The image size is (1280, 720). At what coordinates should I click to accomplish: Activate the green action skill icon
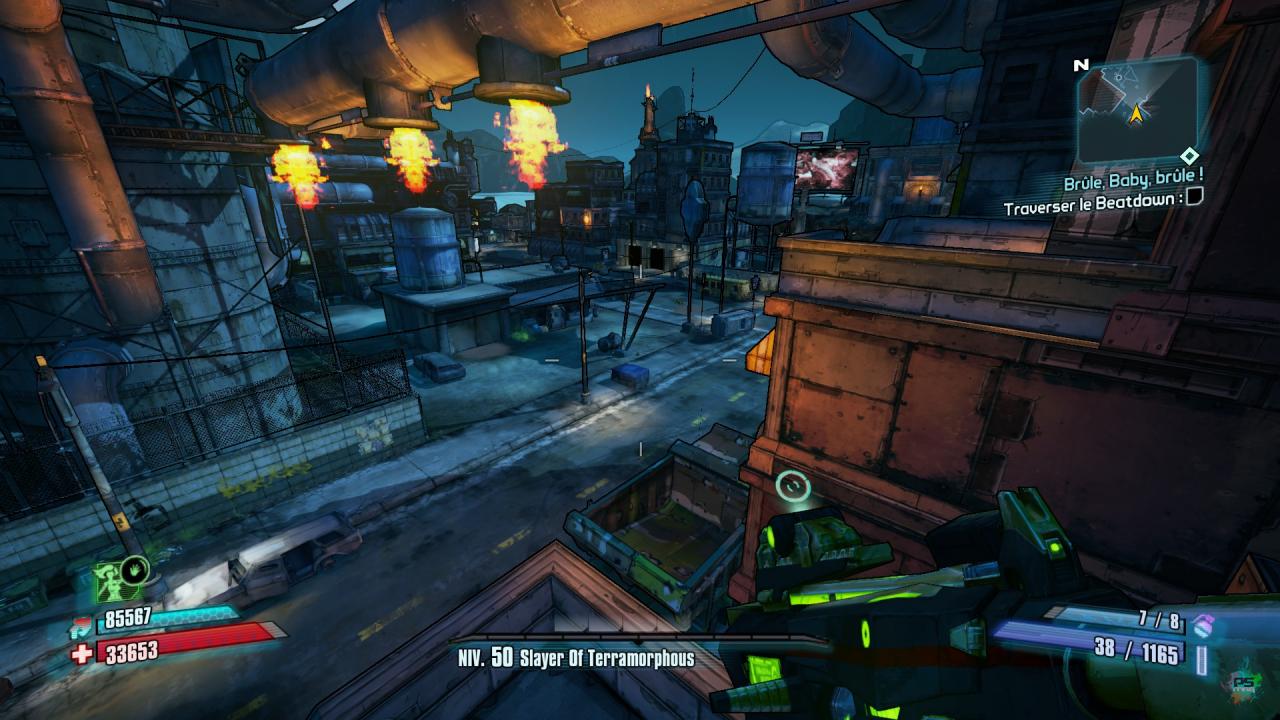click(118, 579)
